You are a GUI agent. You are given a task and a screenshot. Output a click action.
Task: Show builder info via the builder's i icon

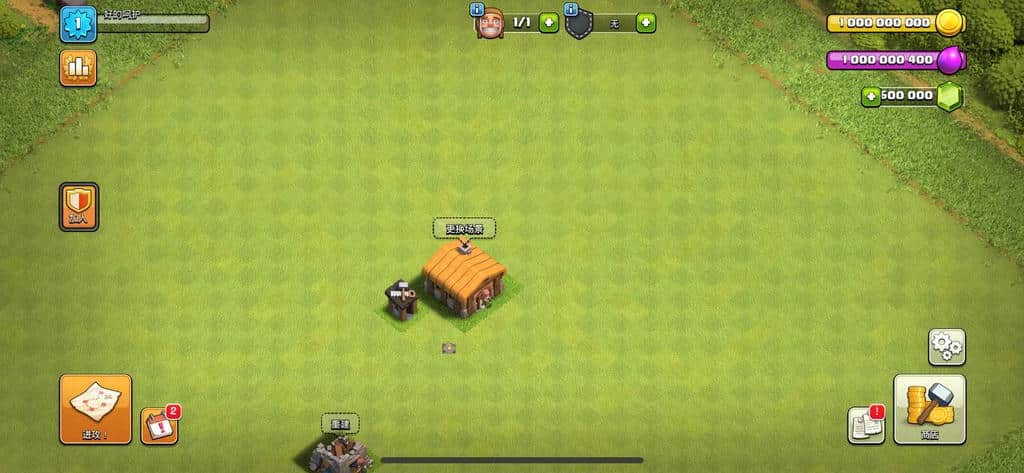coord(477,9)
